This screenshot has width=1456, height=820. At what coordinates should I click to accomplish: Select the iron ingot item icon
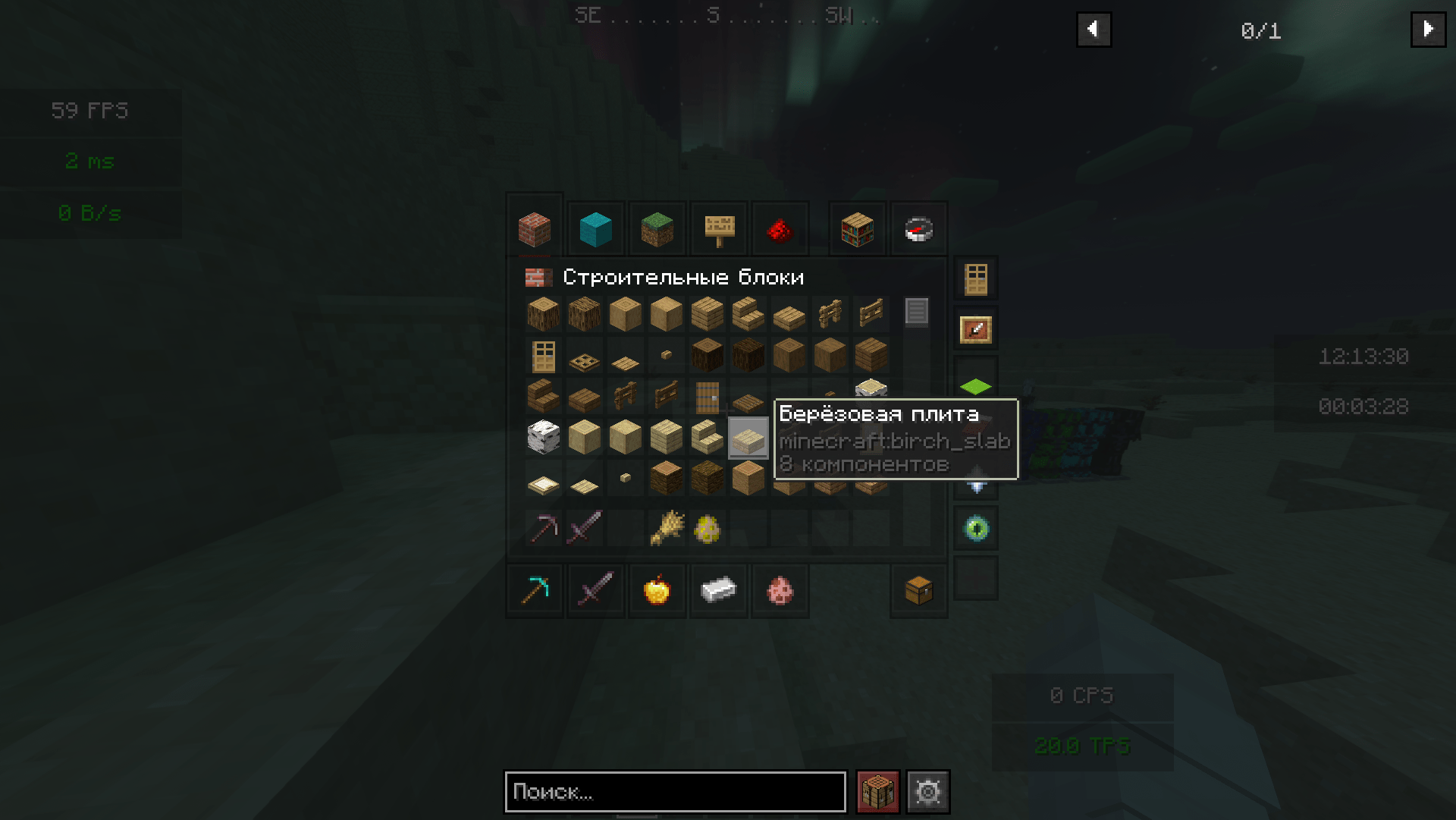coord(718,591)
